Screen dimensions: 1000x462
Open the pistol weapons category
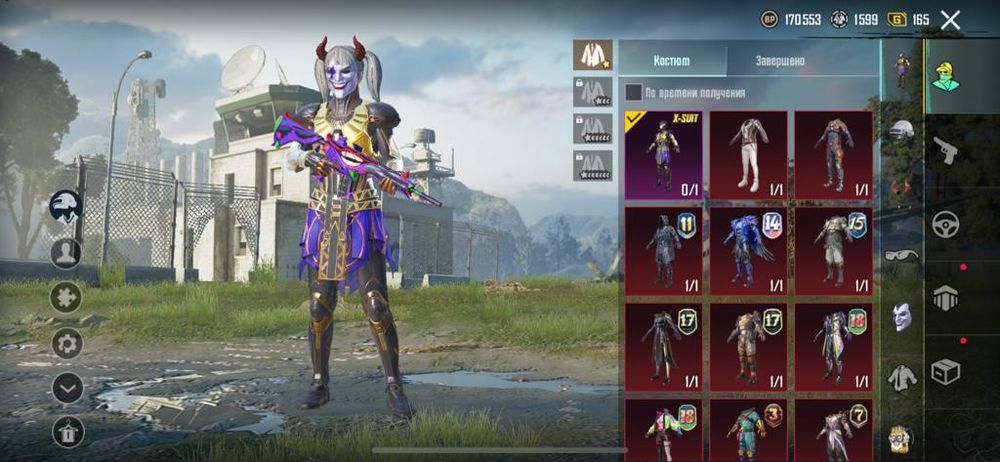coord(945,150)
